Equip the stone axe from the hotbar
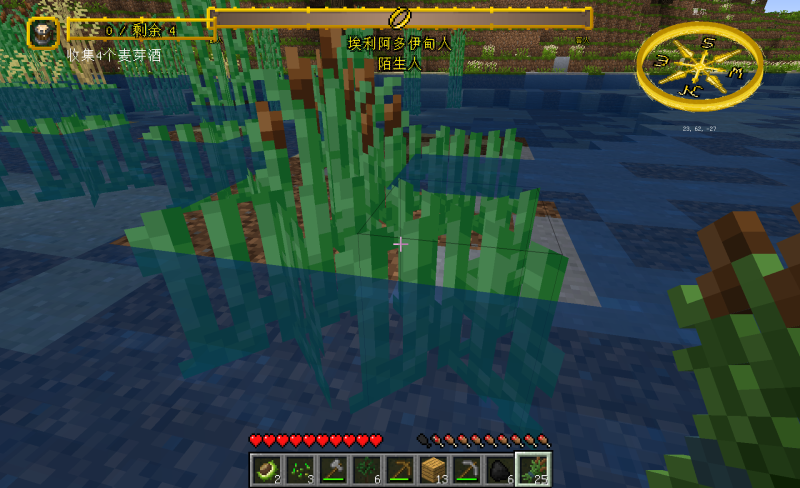The height and width of the screenshot is (488, 800). (x=332, y=470)
